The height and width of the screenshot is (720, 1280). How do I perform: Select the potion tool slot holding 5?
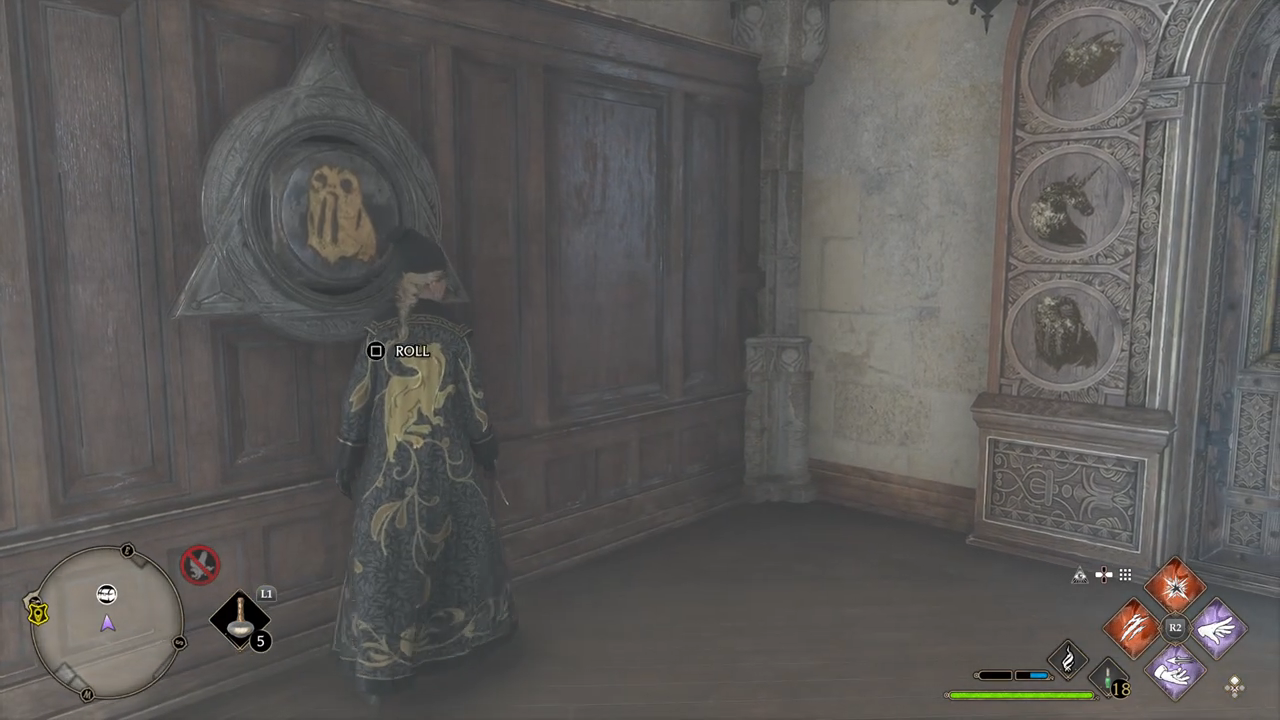tap(241, 621)
